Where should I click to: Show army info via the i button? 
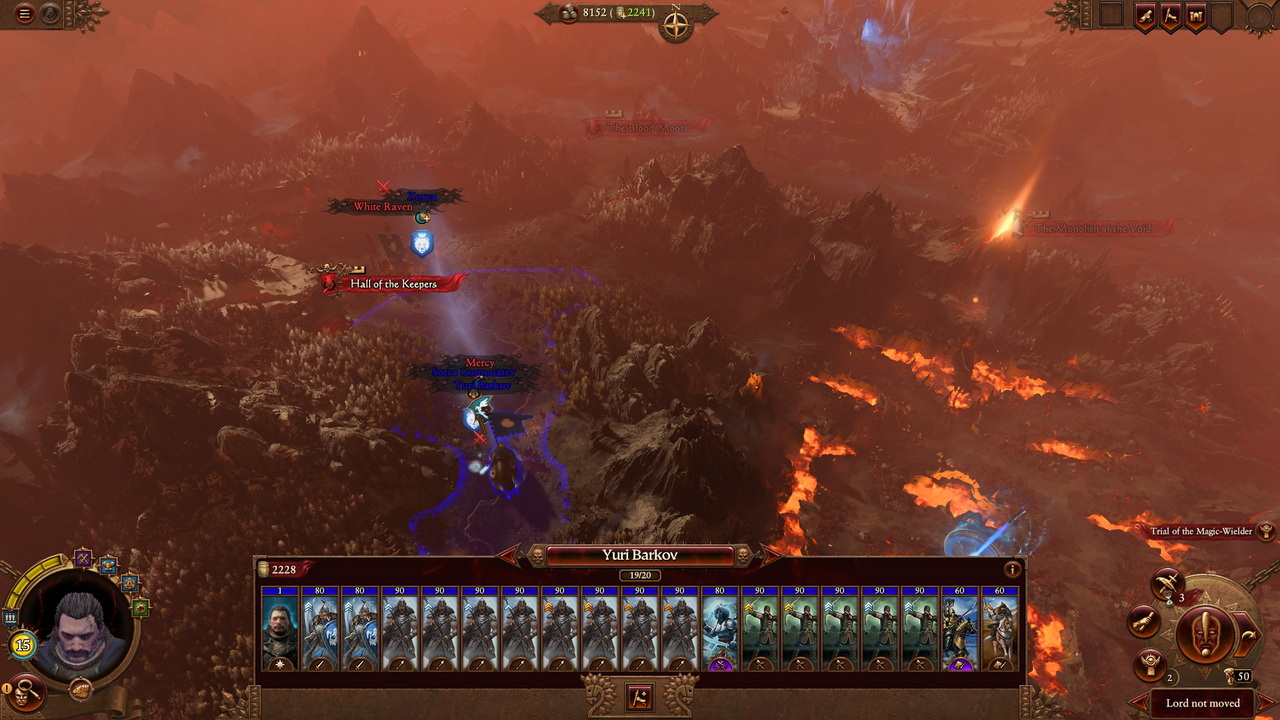pos(1012,570)
